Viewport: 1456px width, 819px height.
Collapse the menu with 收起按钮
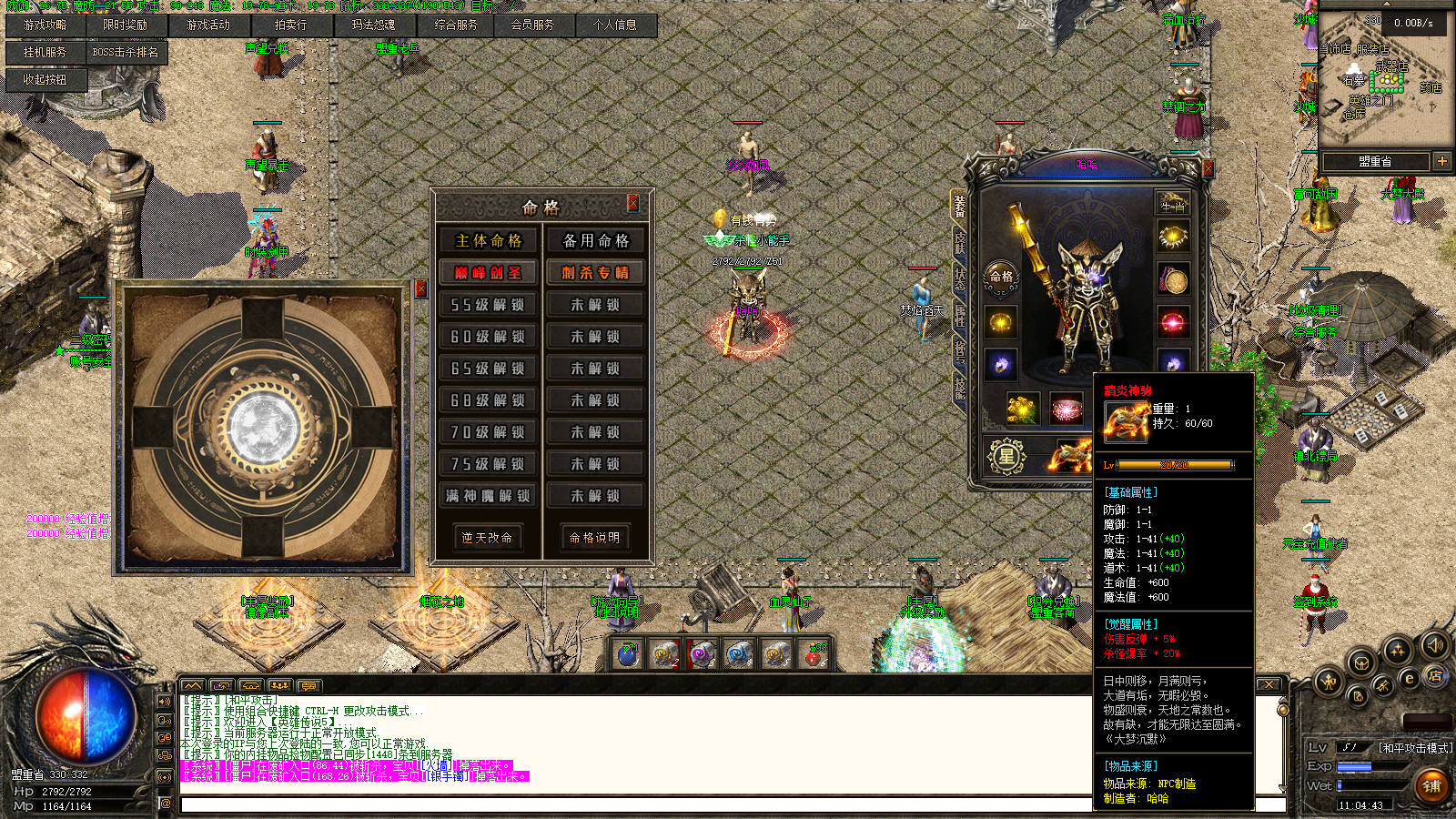coord(45,80)
